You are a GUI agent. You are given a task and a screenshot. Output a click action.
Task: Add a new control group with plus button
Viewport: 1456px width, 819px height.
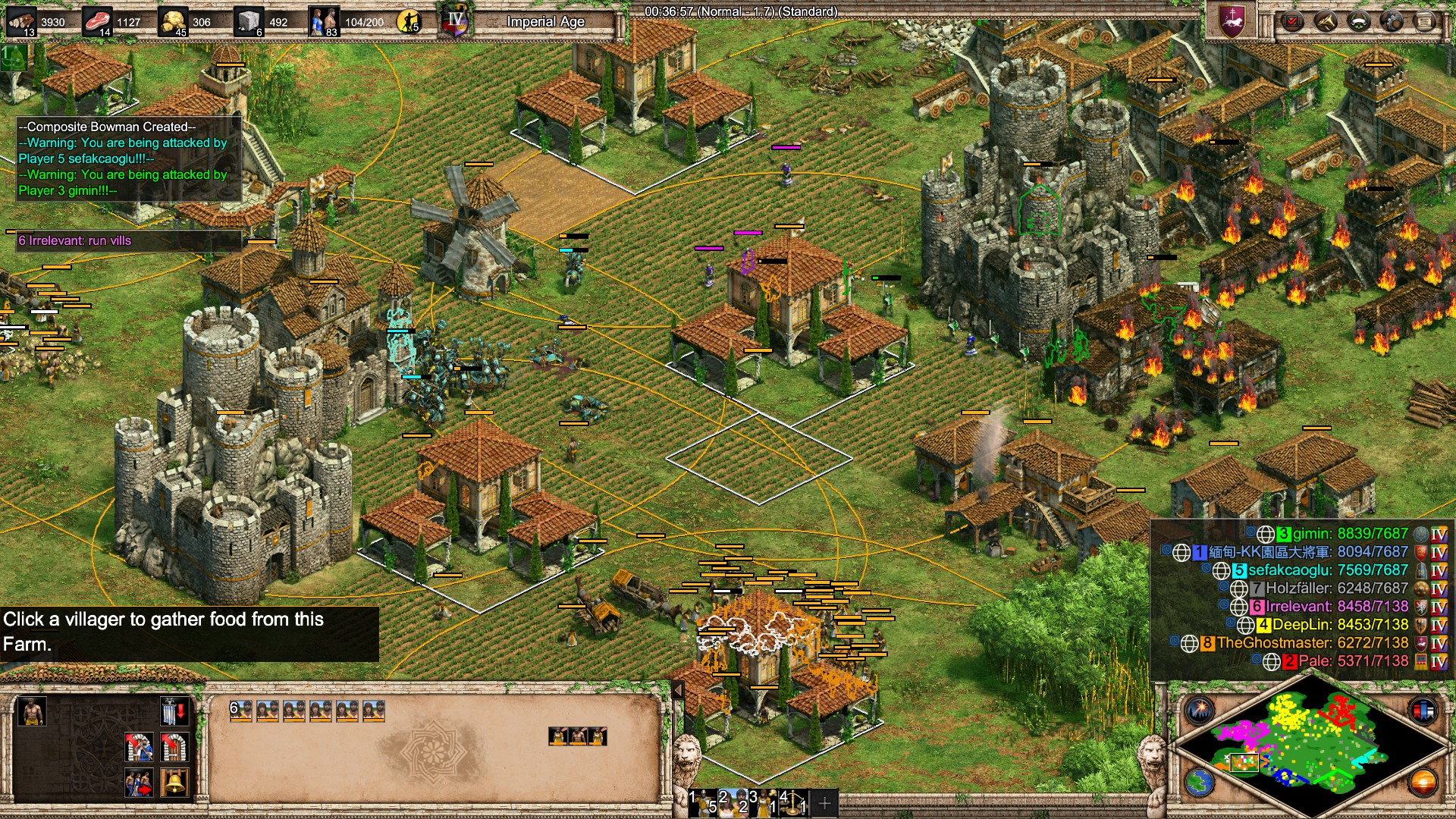824,802
